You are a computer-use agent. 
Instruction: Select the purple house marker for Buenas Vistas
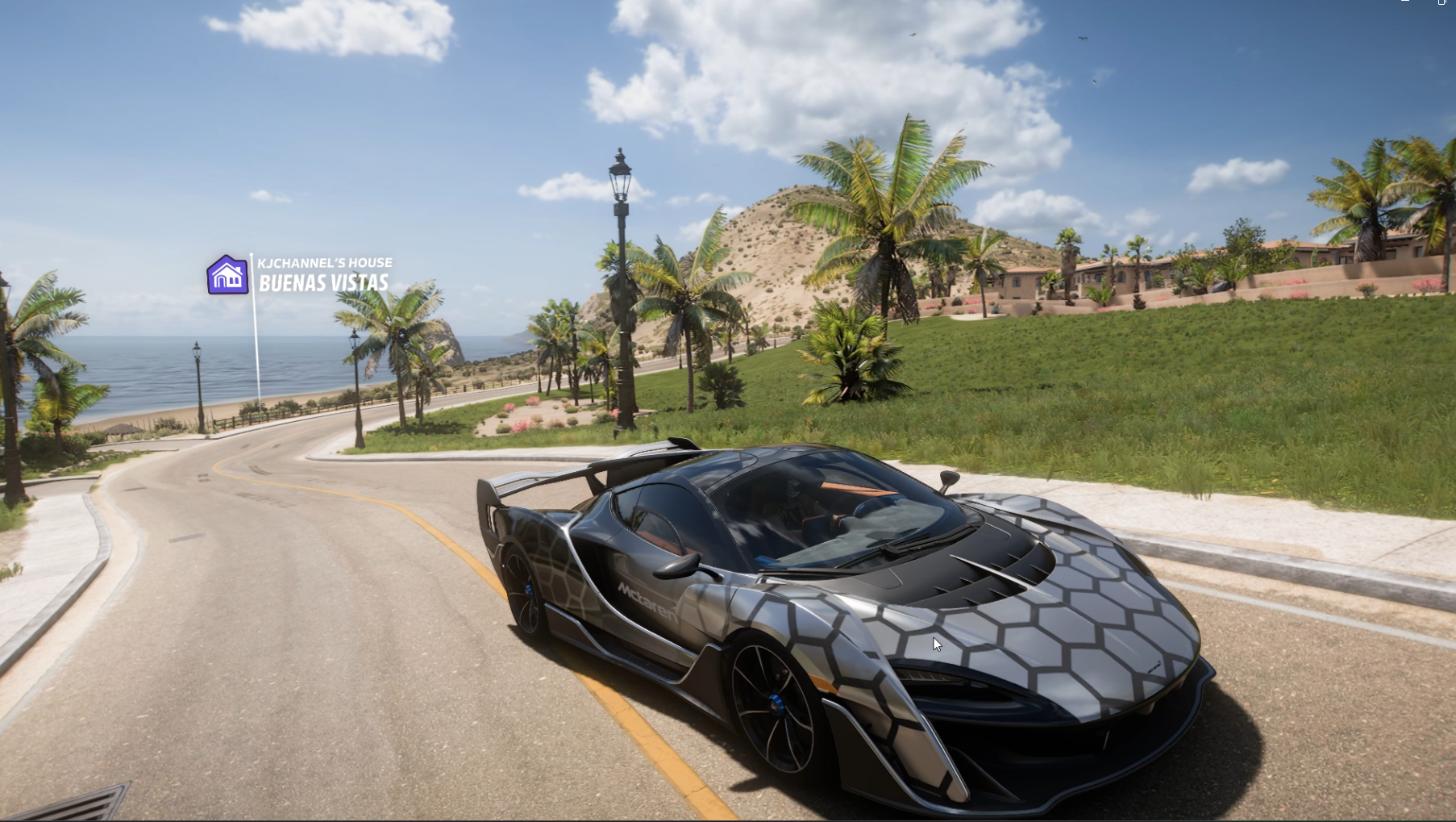pyautogui.click(x=227, y=275)
